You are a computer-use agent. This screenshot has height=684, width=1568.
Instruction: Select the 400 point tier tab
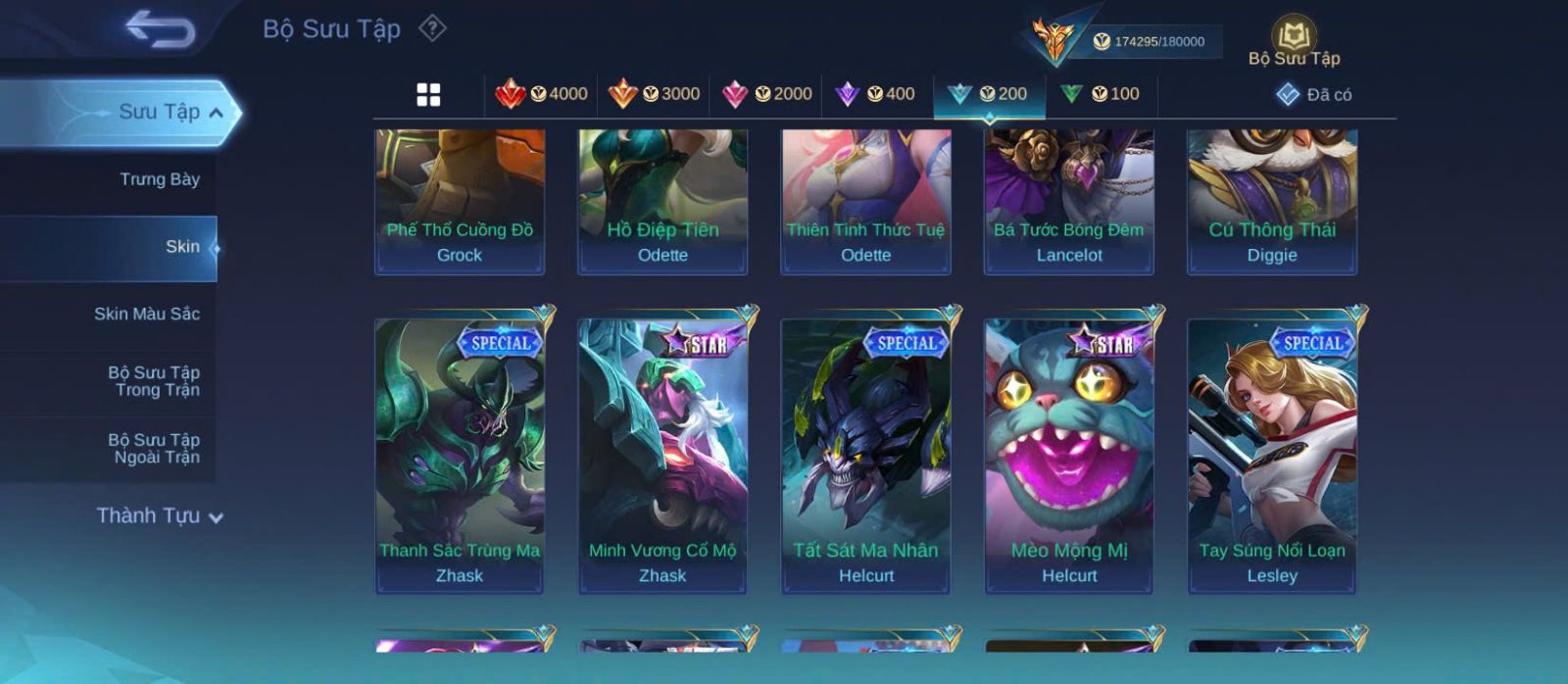click(875, 94)
